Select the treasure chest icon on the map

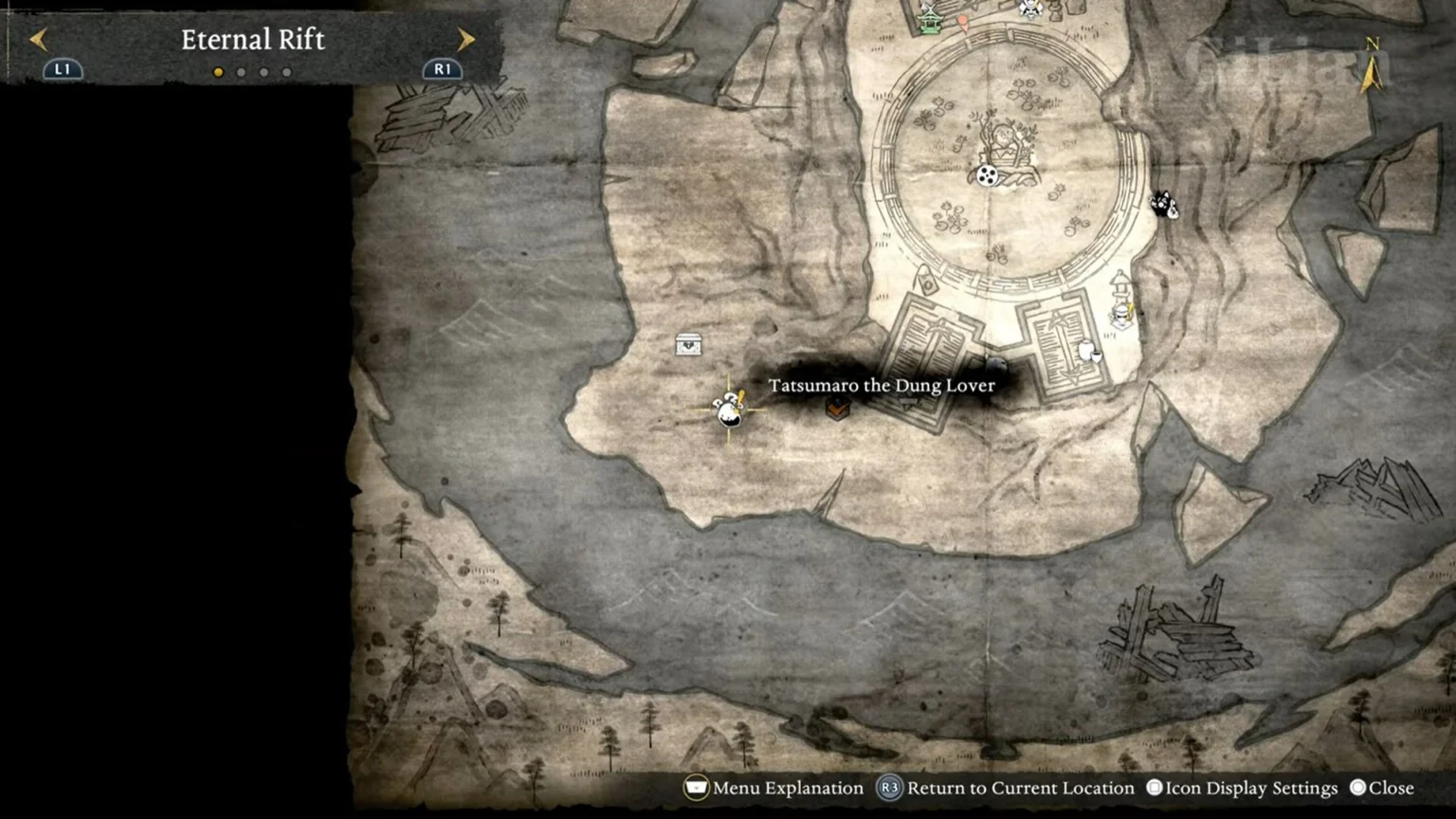coord(689,346)
